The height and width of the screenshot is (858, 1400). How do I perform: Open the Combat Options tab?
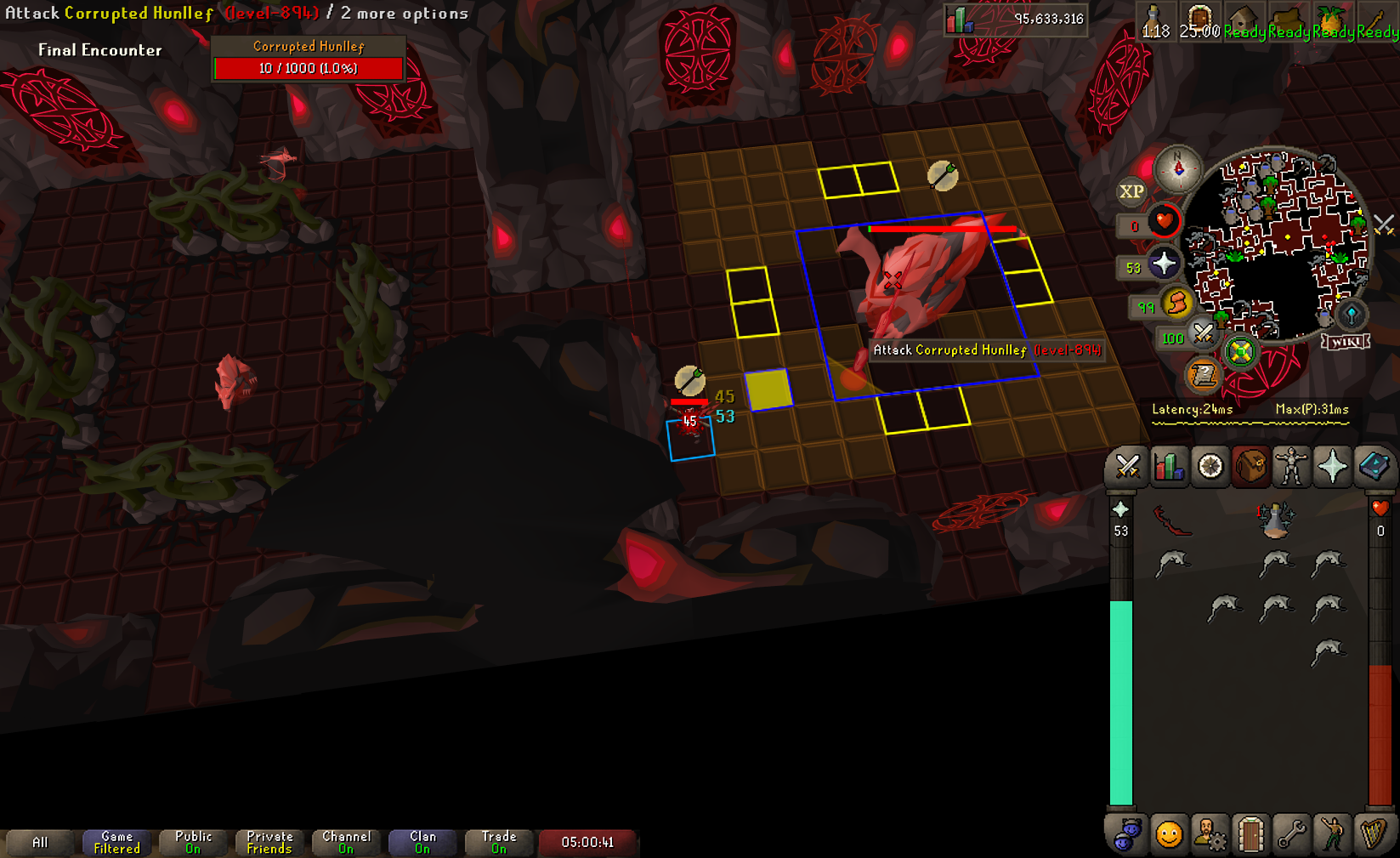click(x=1127, y=467)
